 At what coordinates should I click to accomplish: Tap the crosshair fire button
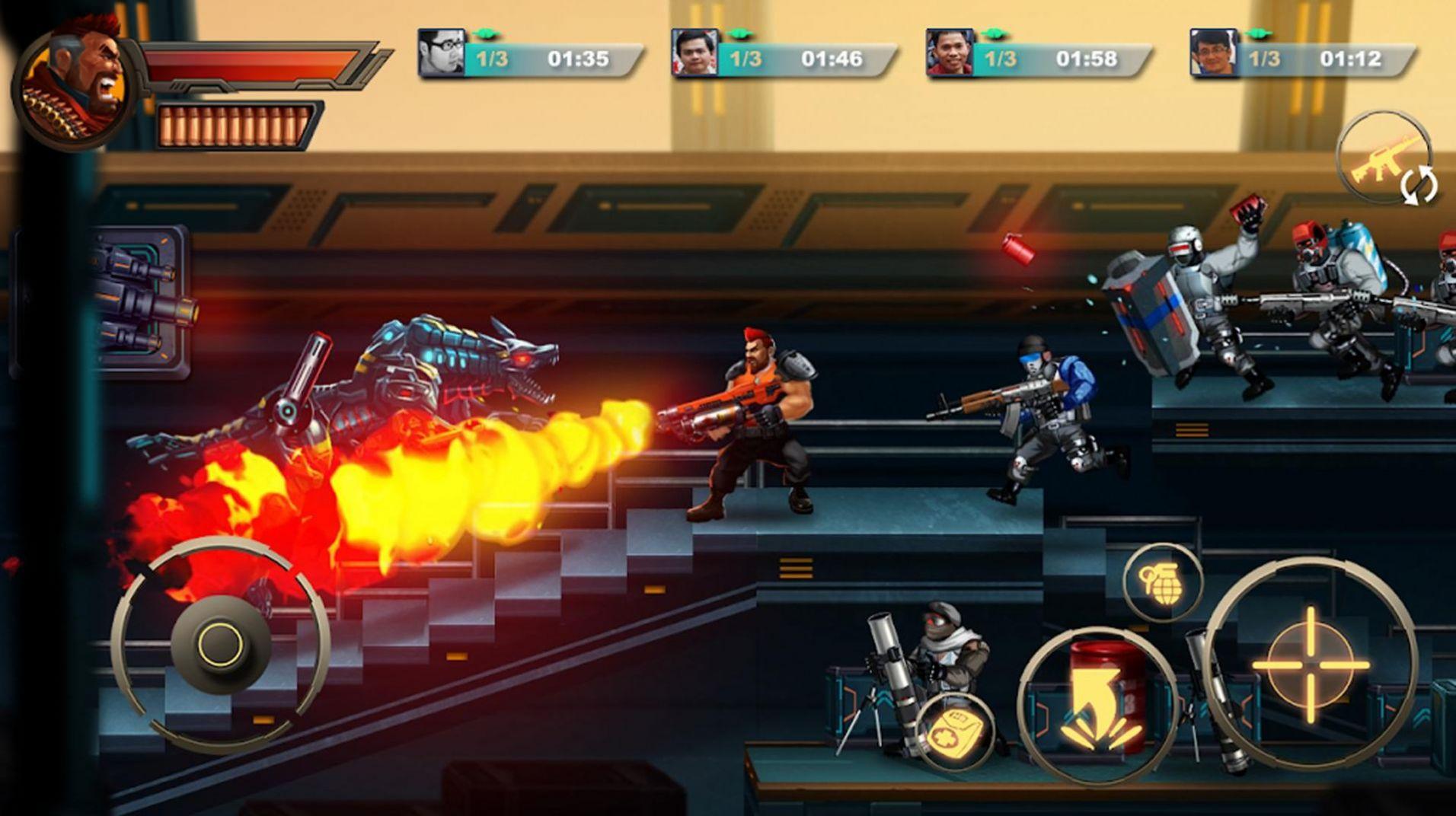tap(1310, 664)
